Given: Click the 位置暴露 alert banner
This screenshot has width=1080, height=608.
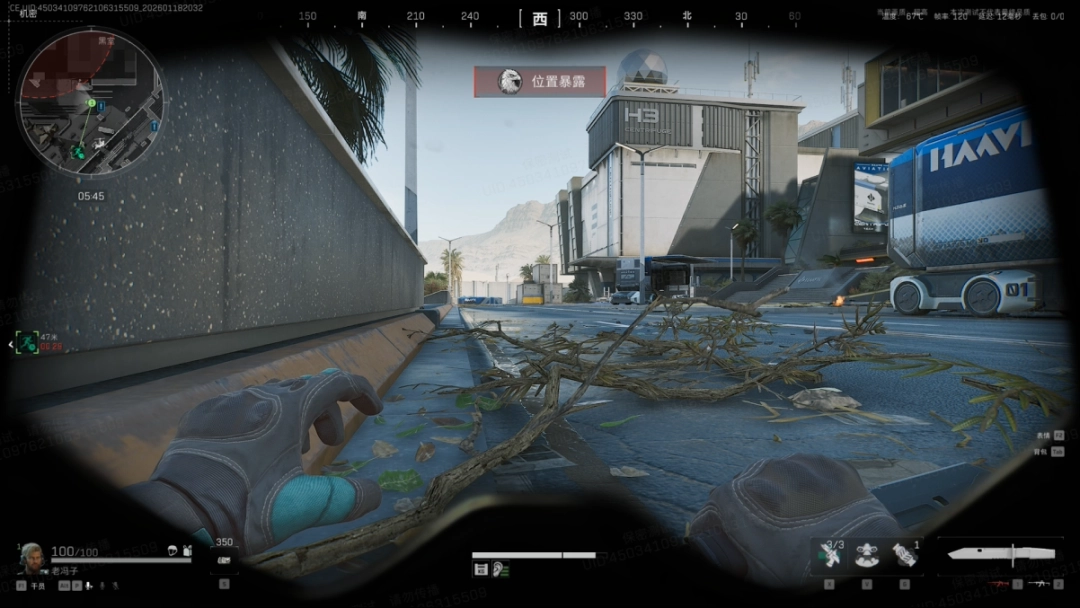Looking at the screenshot, I should pos(539,81).
